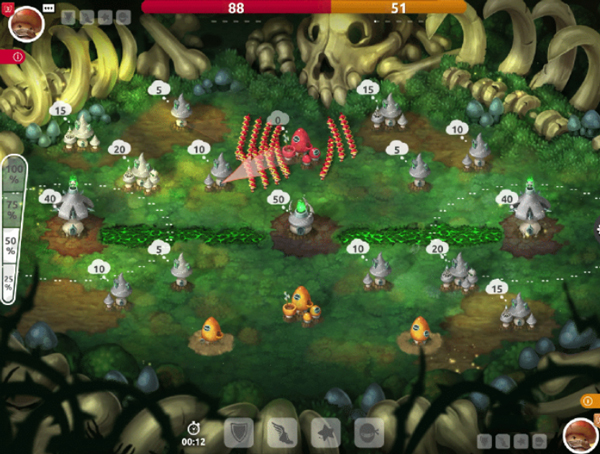600x454 pixels.
Task: Click the three-dot chat bubble
Action: point(48,8)
